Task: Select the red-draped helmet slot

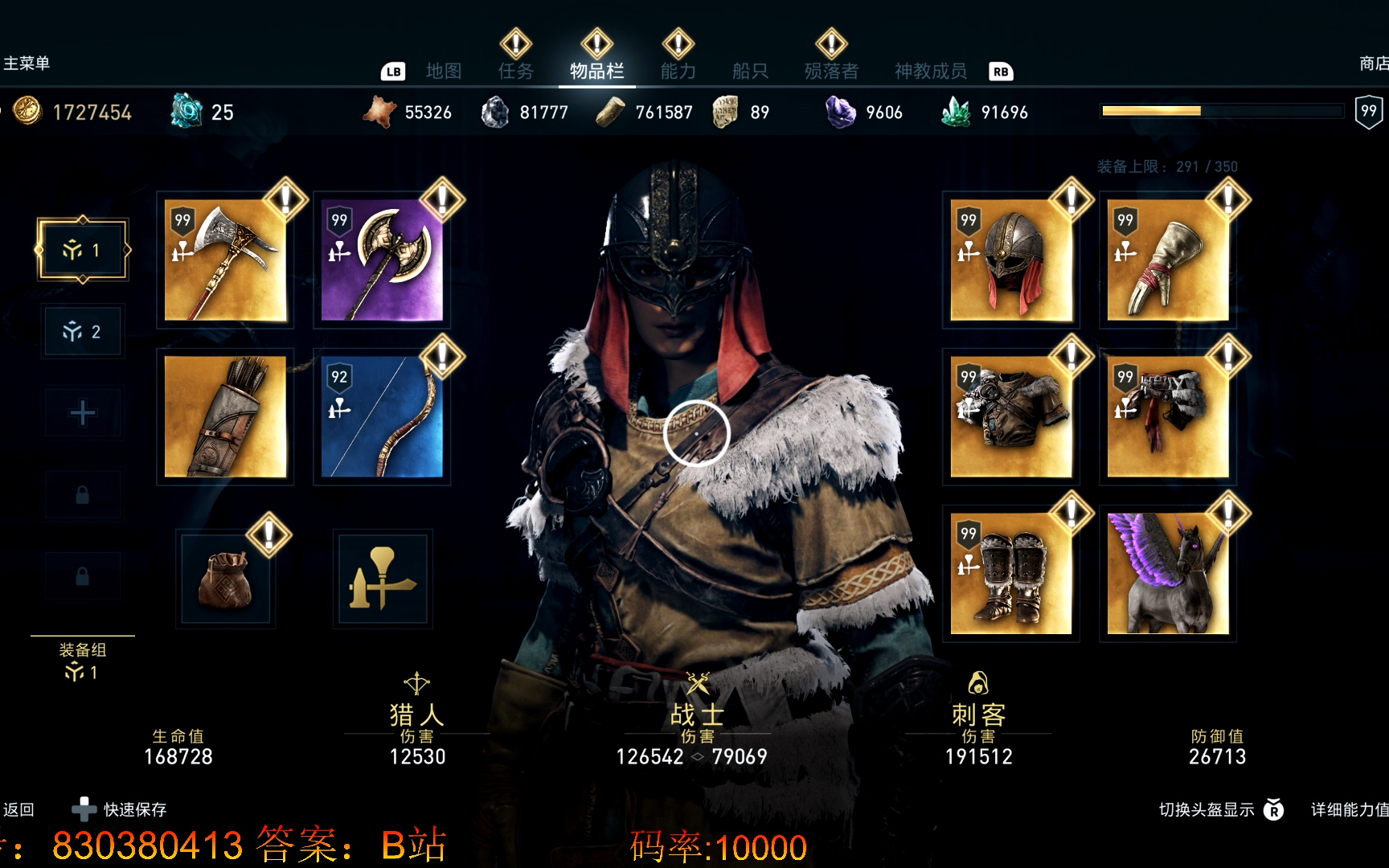Action: click(1010, 260)
